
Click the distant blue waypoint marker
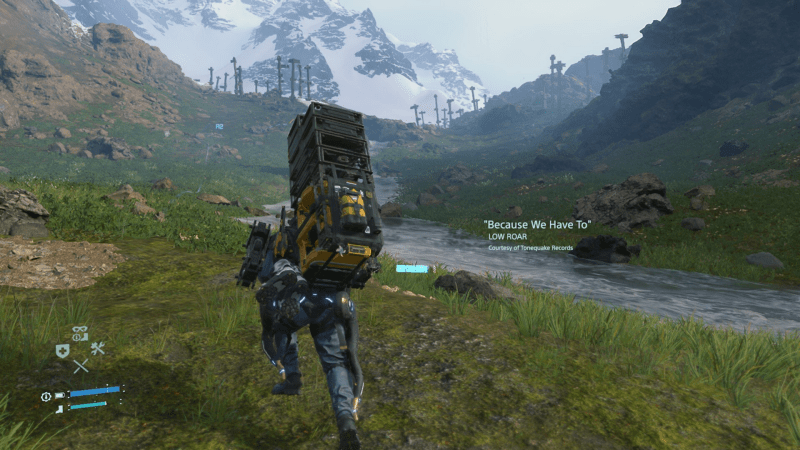coord(218,127)
